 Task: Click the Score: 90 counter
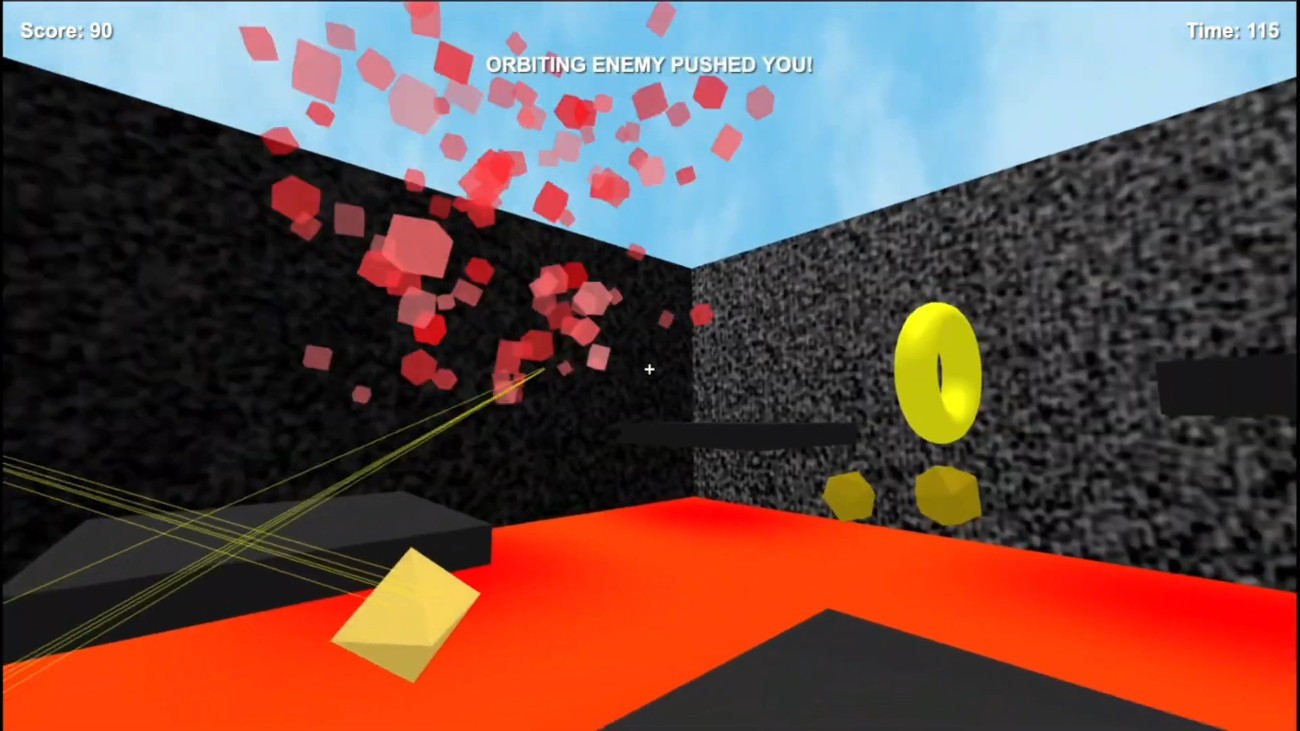(x=66, y=30)
